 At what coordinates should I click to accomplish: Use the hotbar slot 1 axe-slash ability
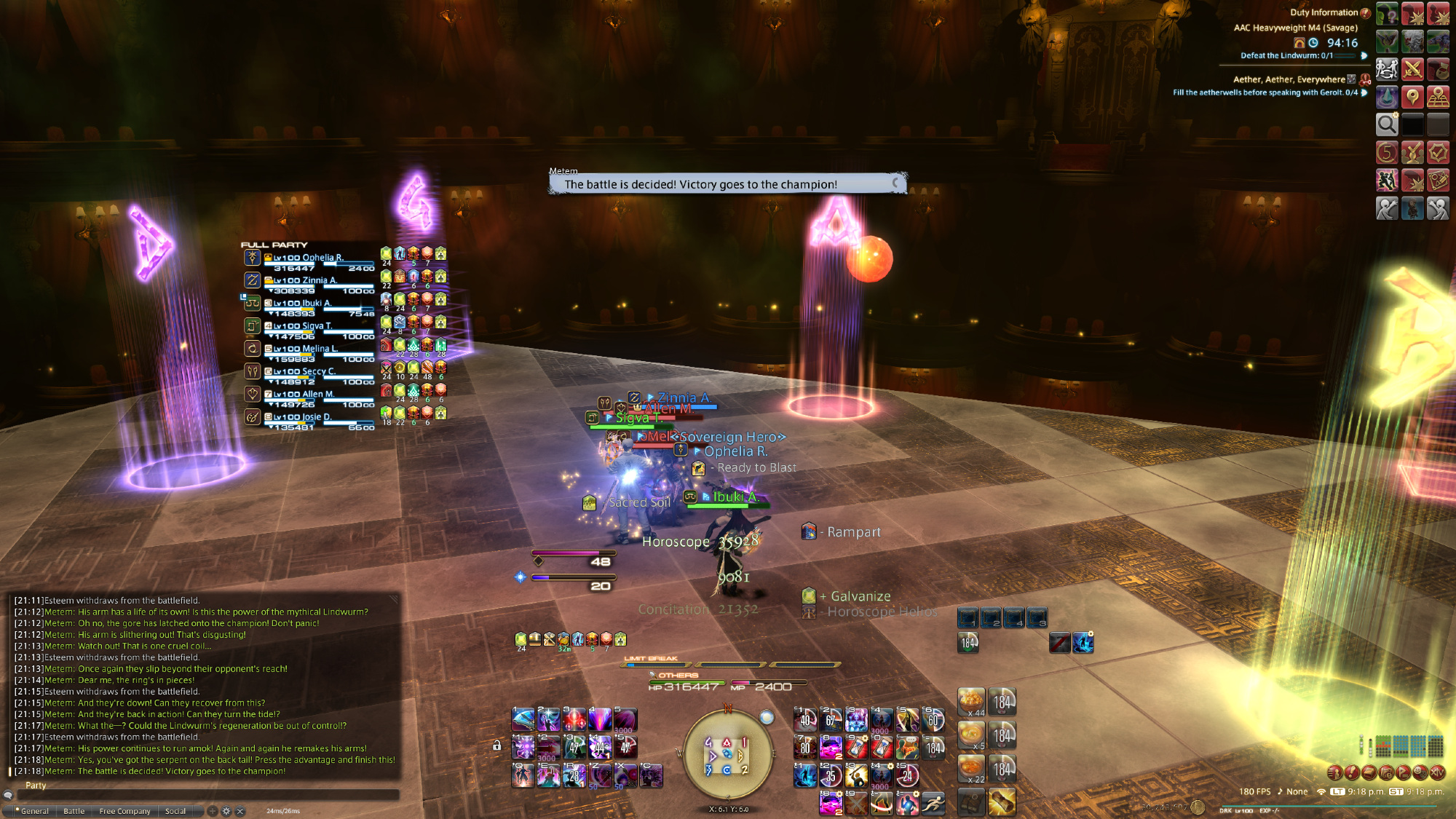[x=523, y=720]
